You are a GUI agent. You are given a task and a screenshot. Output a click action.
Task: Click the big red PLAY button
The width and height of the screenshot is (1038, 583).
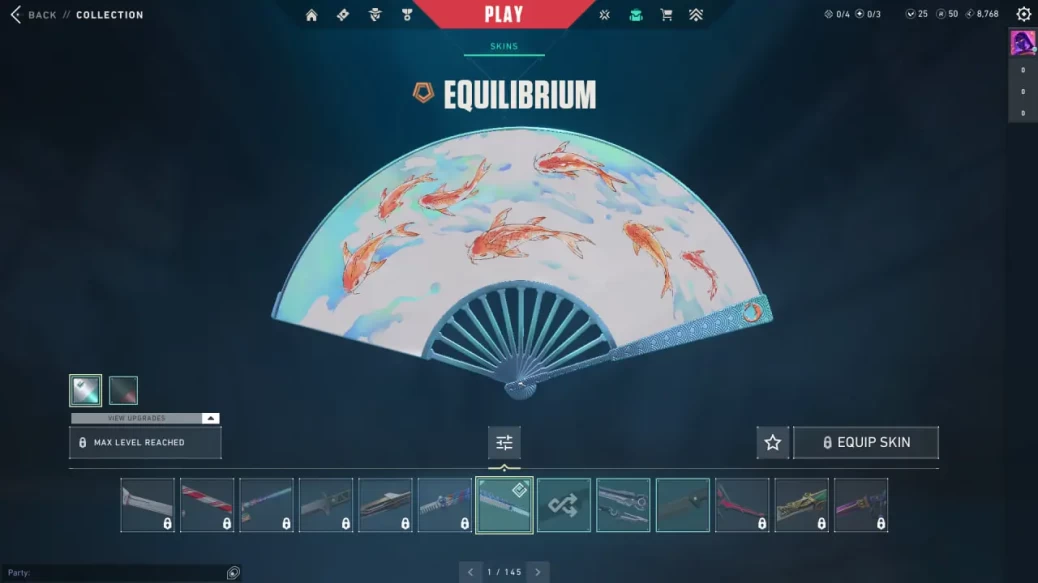503,14
